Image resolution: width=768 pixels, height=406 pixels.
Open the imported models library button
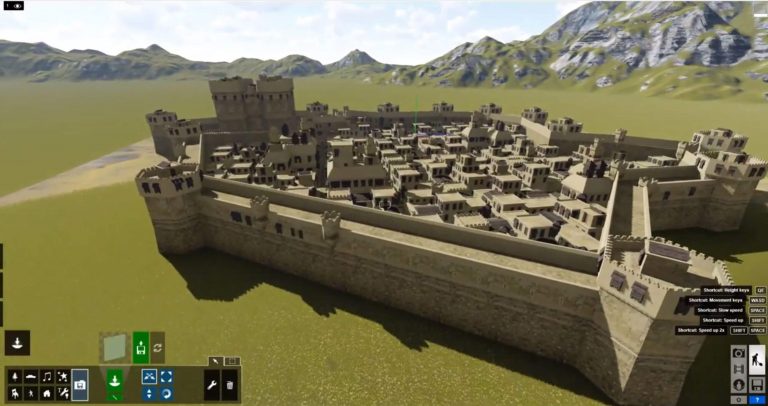coord(80,383)
